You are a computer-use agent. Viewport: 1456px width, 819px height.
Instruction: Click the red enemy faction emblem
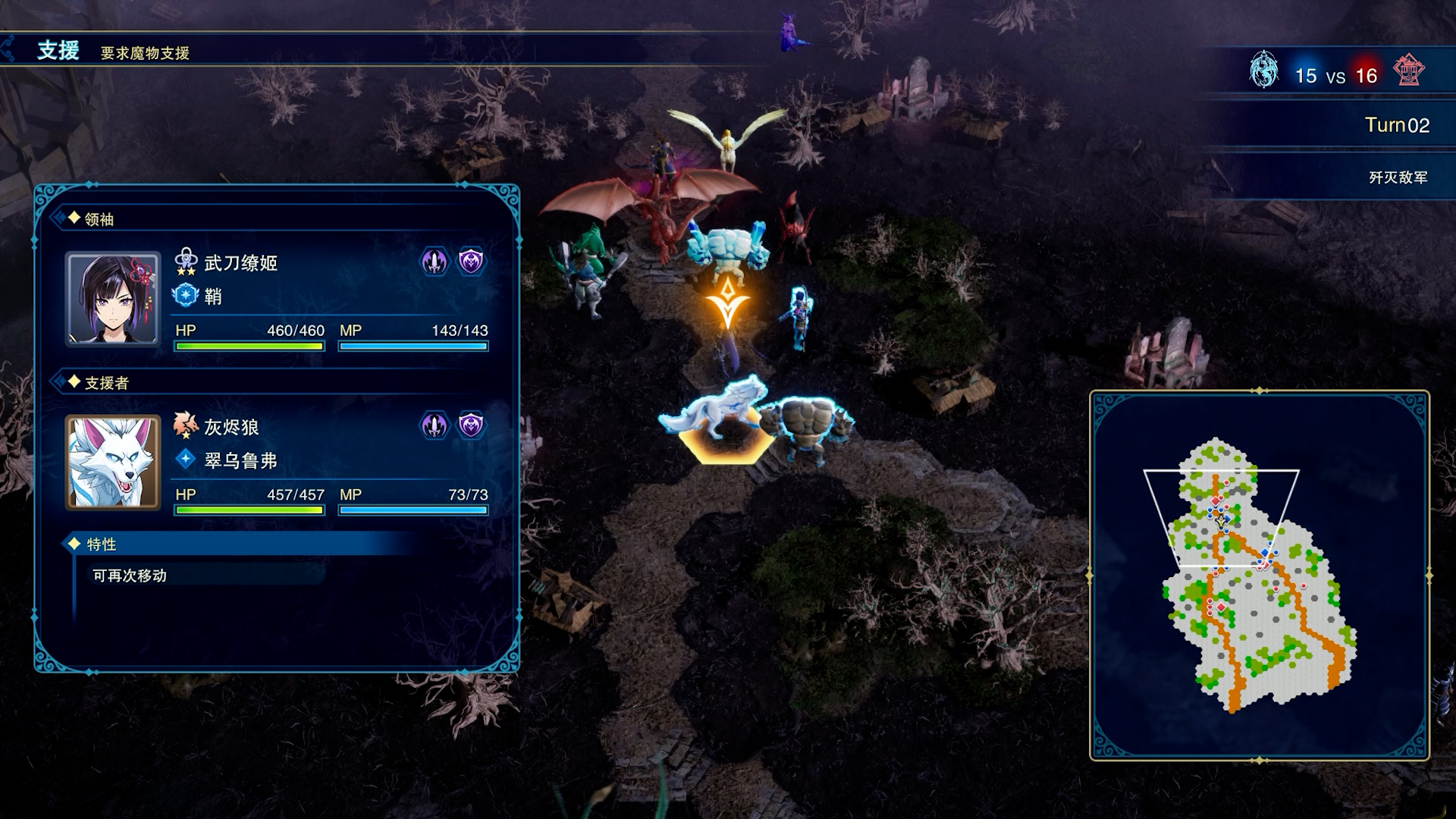(1408, 71)
